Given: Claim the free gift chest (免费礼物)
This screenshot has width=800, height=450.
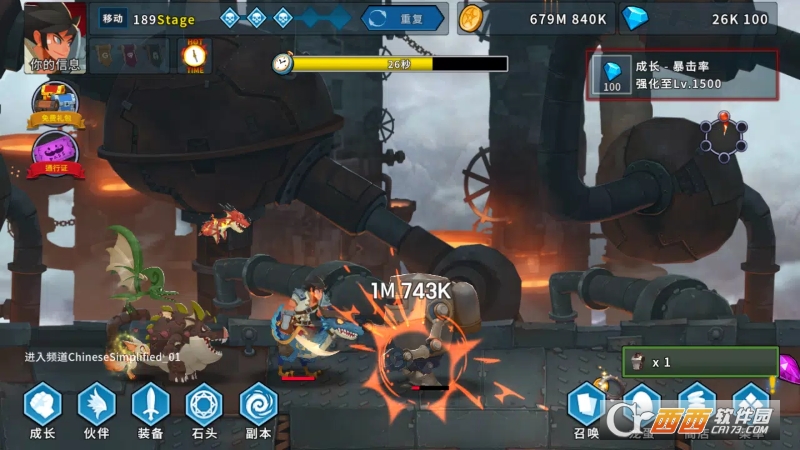Looking at the screenshot, I should point(56,104).
